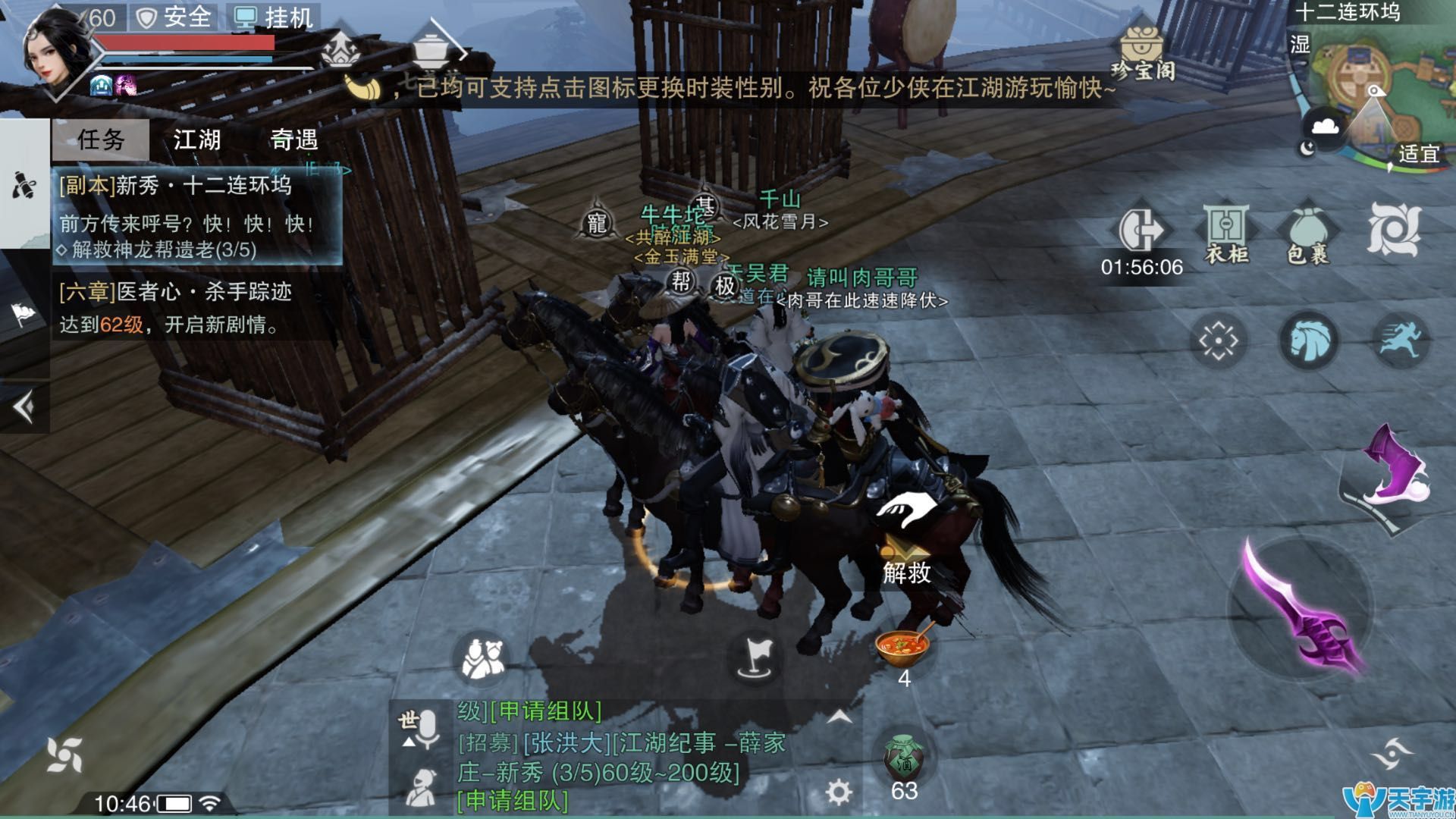The height and width of the screenshot is (819, 1456).
Task: Use the wine jar item
Action: [x=903, y=758]
